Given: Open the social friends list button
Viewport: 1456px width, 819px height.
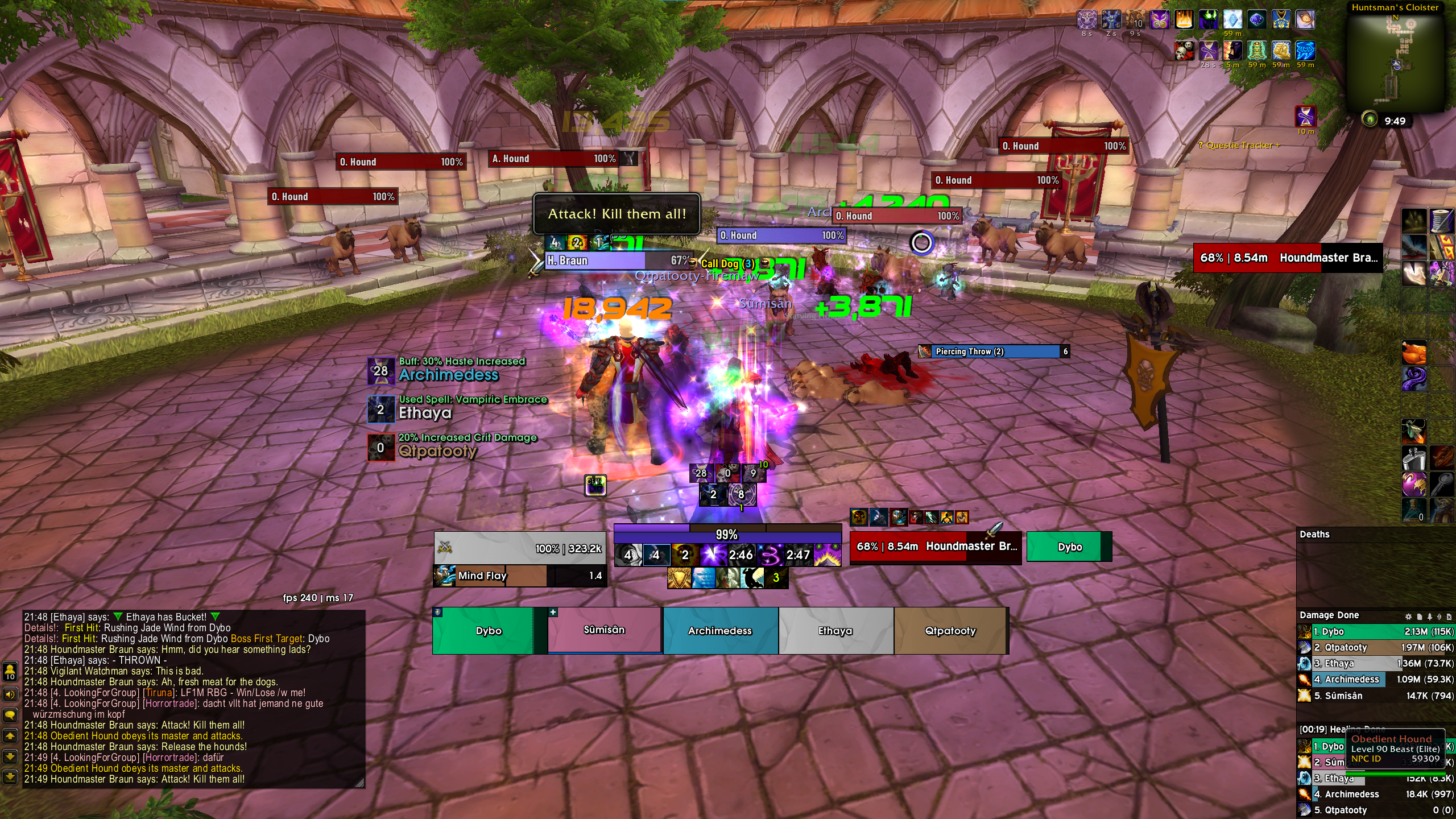Looking at the screenshot, I should (x=10, y=671).
